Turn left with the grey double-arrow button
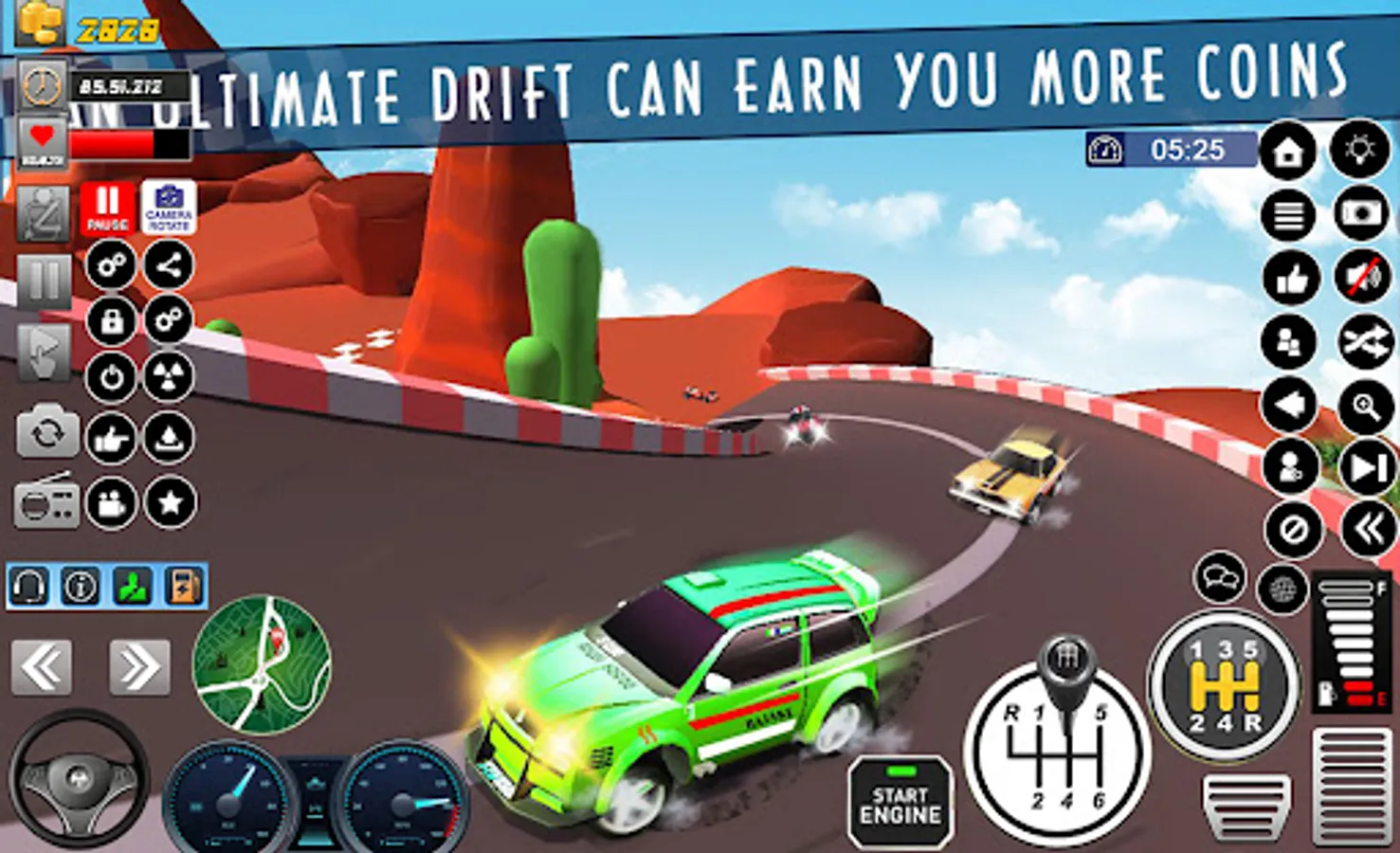This screenshot has width=1400, height=853. pos(42,667)
